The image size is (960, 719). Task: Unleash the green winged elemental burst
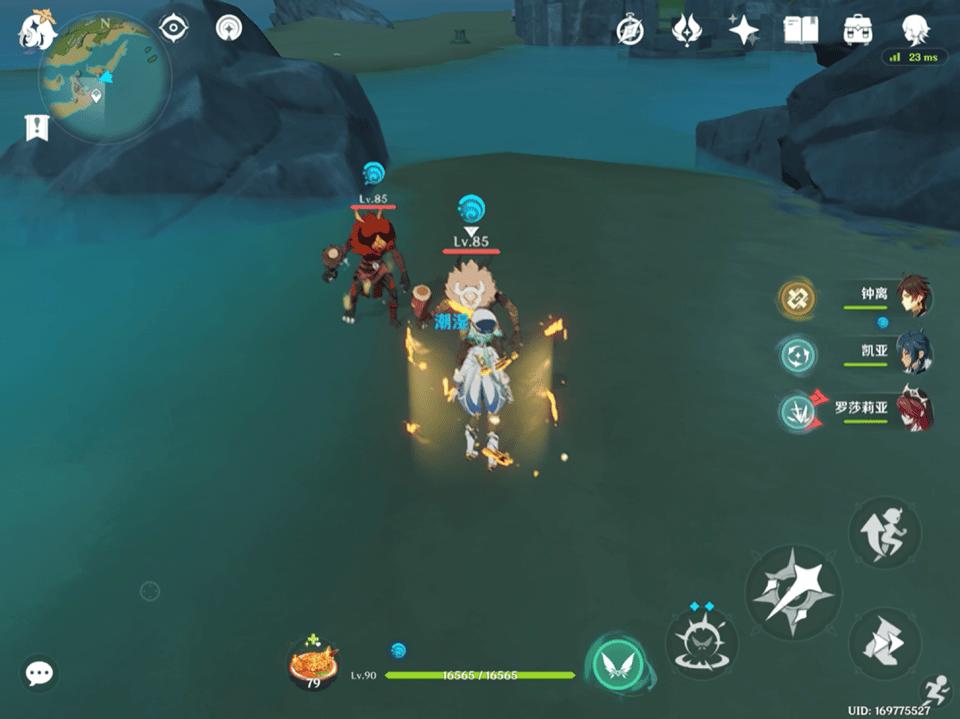[617, 664]
